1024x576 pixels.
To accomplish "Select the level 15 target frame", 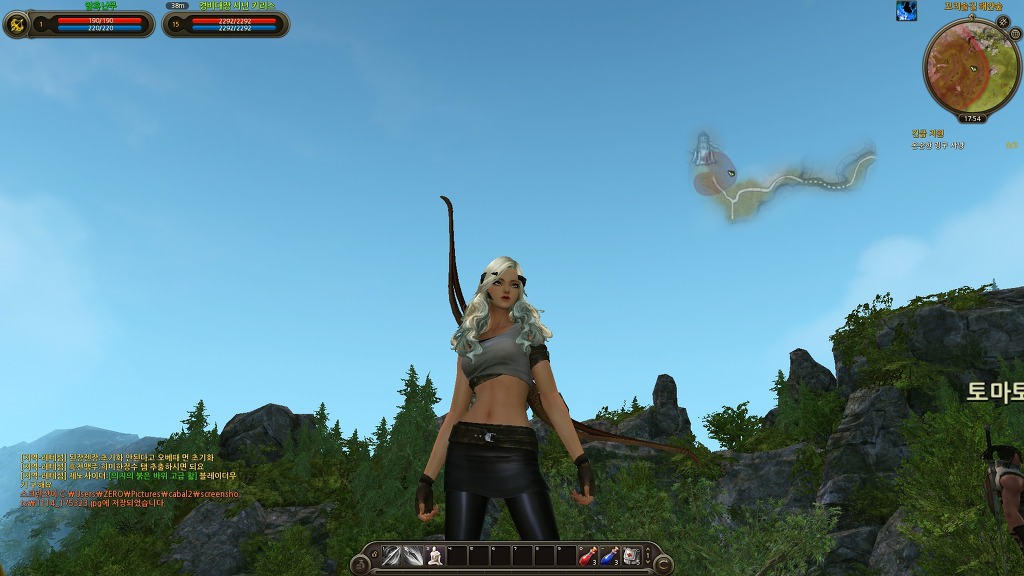I will point(226,24).
